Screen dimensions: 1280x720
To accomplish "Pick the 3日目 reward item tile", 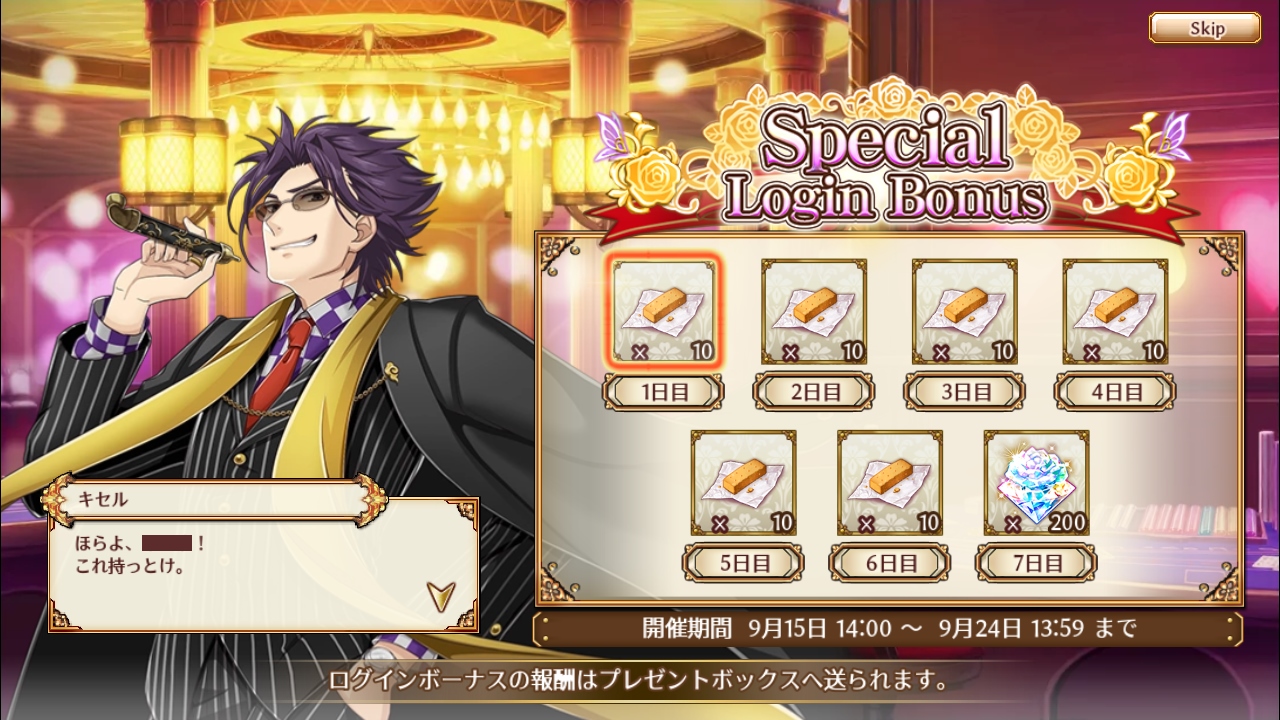I will pyautogui.click(x=965, y=311).
